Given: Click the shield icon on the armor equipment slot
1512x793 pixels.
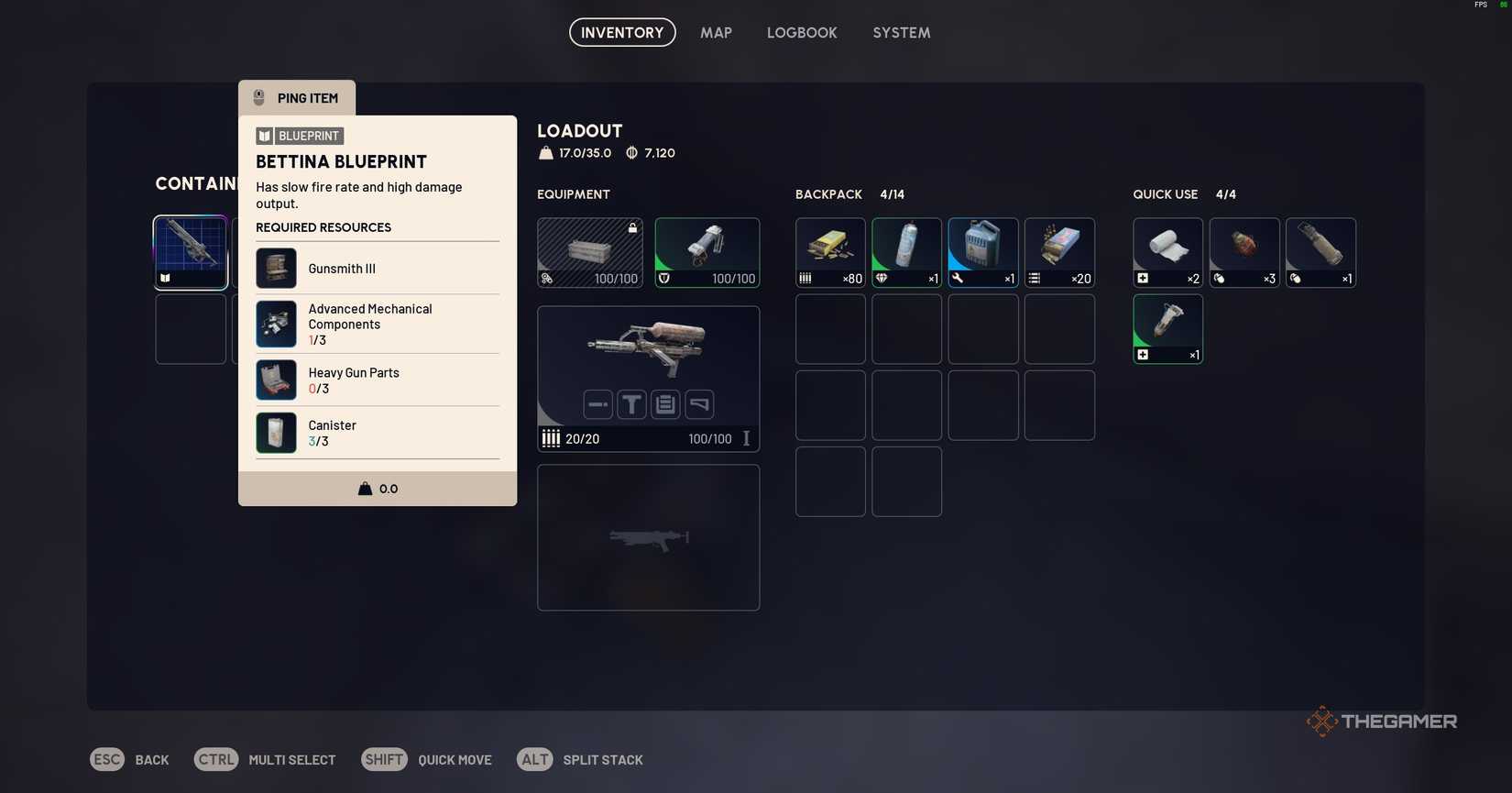Looking at the screenshot, I should (x=664, y=279).
